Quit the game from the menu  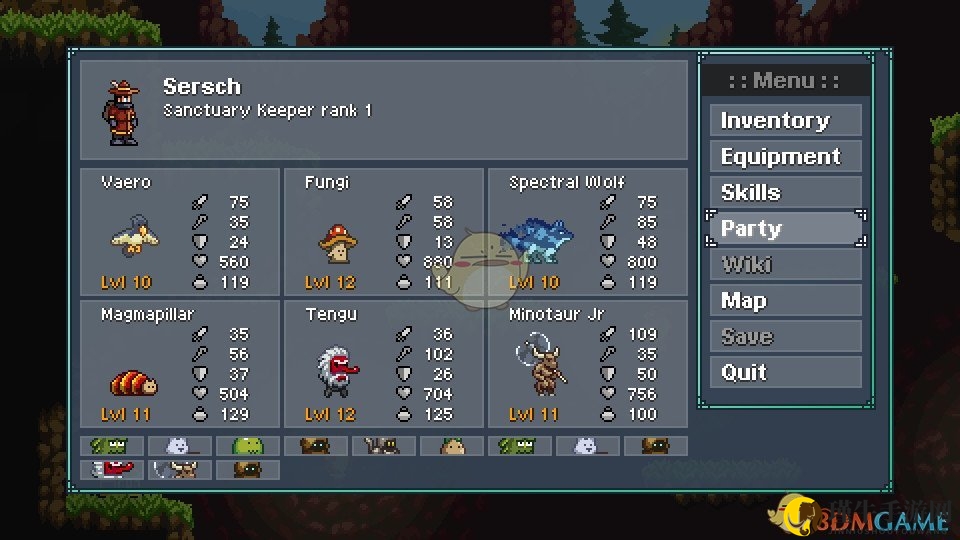click(786, 373)
